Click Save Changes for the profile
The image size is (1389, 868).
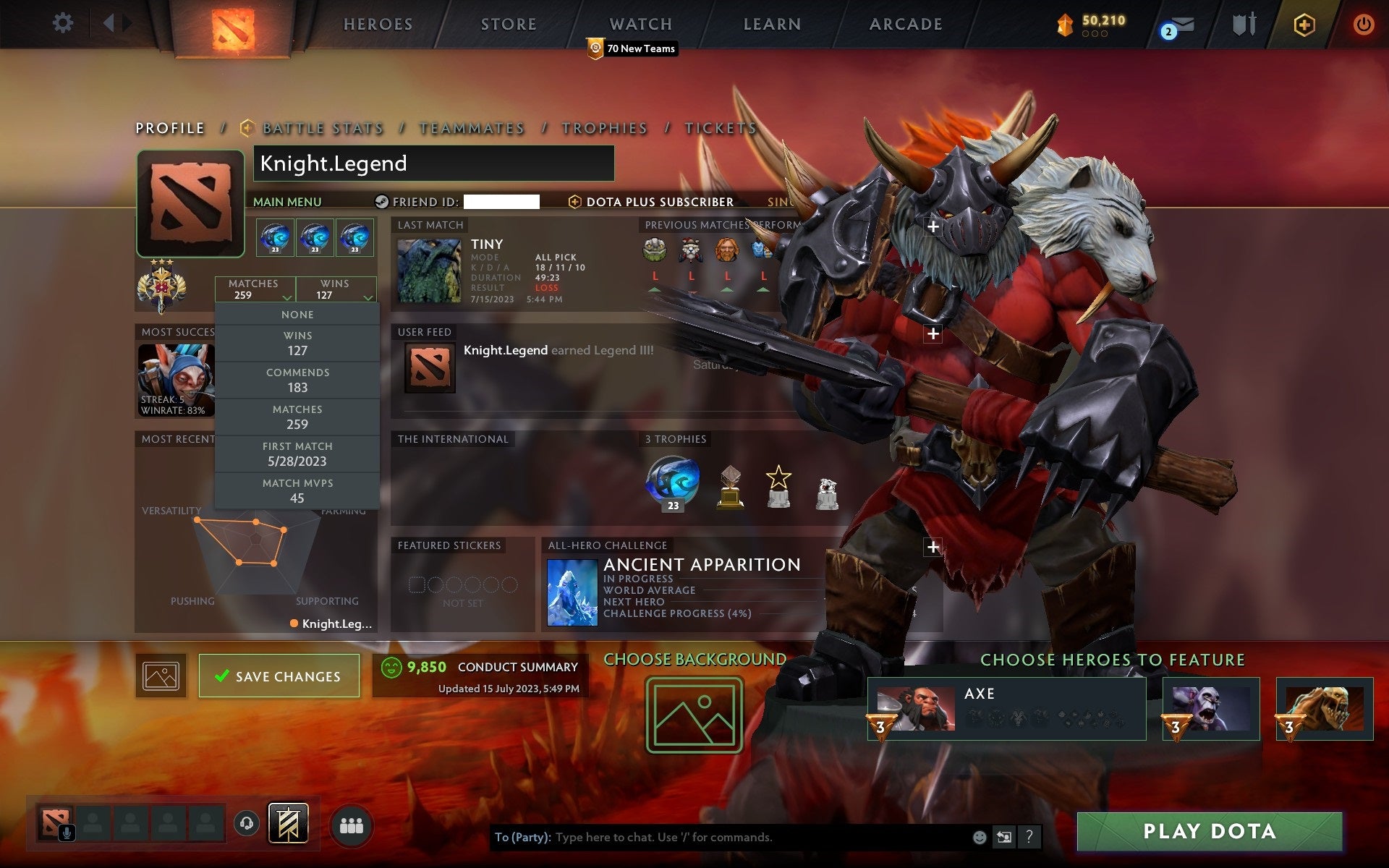[279, 676]
